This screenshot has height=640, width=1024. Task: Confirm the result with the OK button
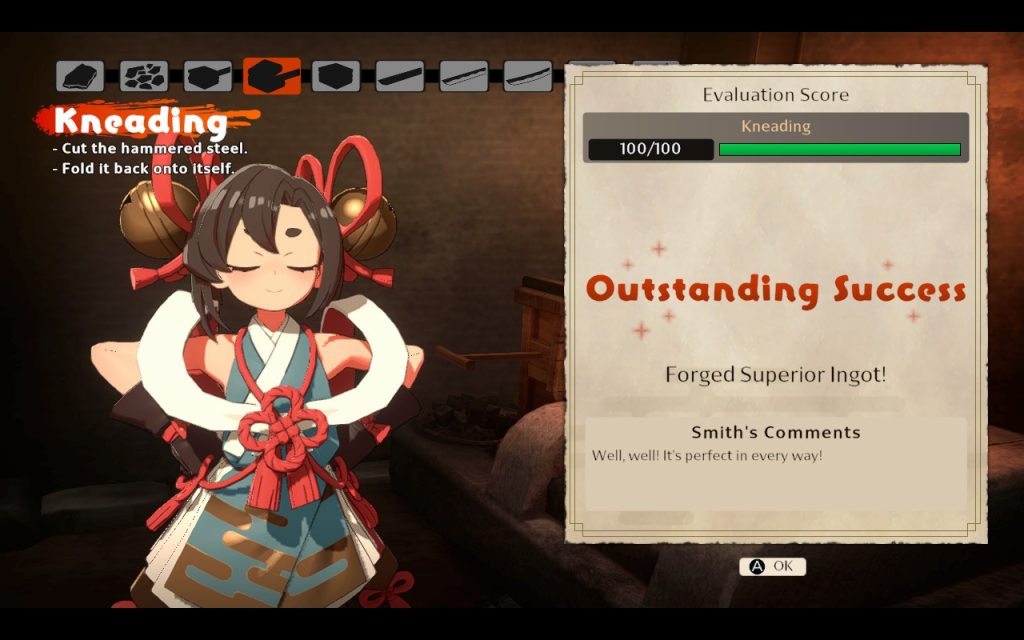pos(772,566)
